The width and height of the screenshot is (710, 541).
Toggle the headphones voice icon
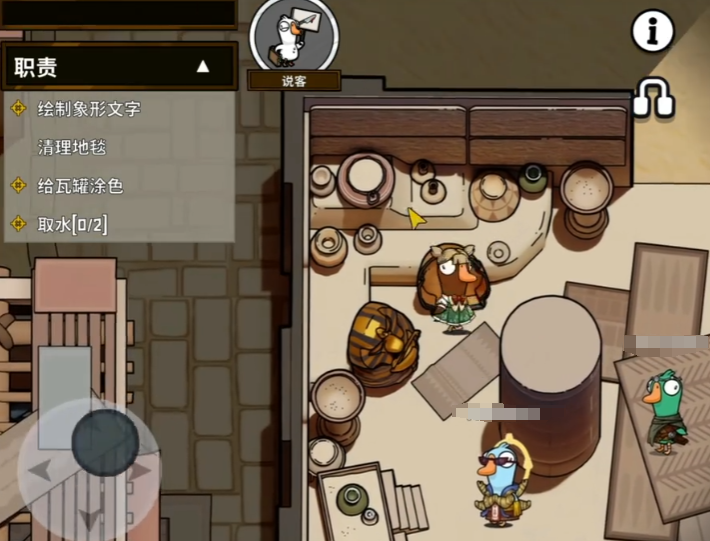tap(653, 99)
